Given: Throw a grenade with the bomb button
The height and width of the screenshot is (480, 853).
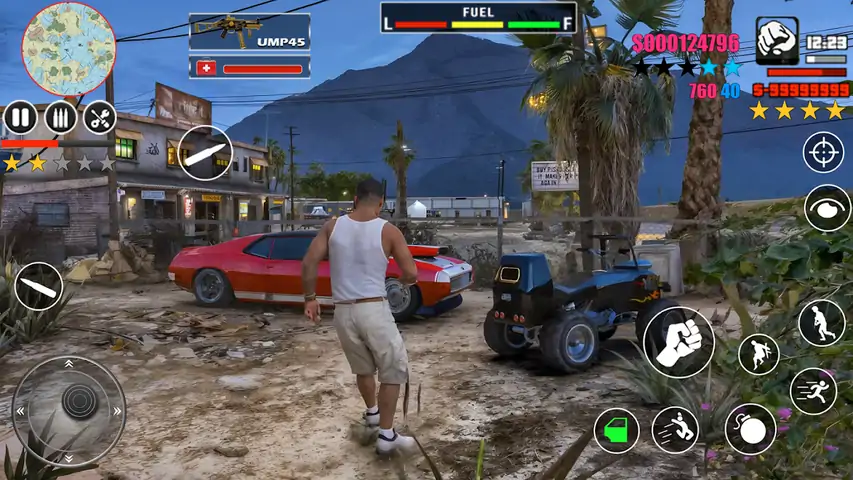Looking at the screenshot, I should pyautogui.click(x=750, y=429).
